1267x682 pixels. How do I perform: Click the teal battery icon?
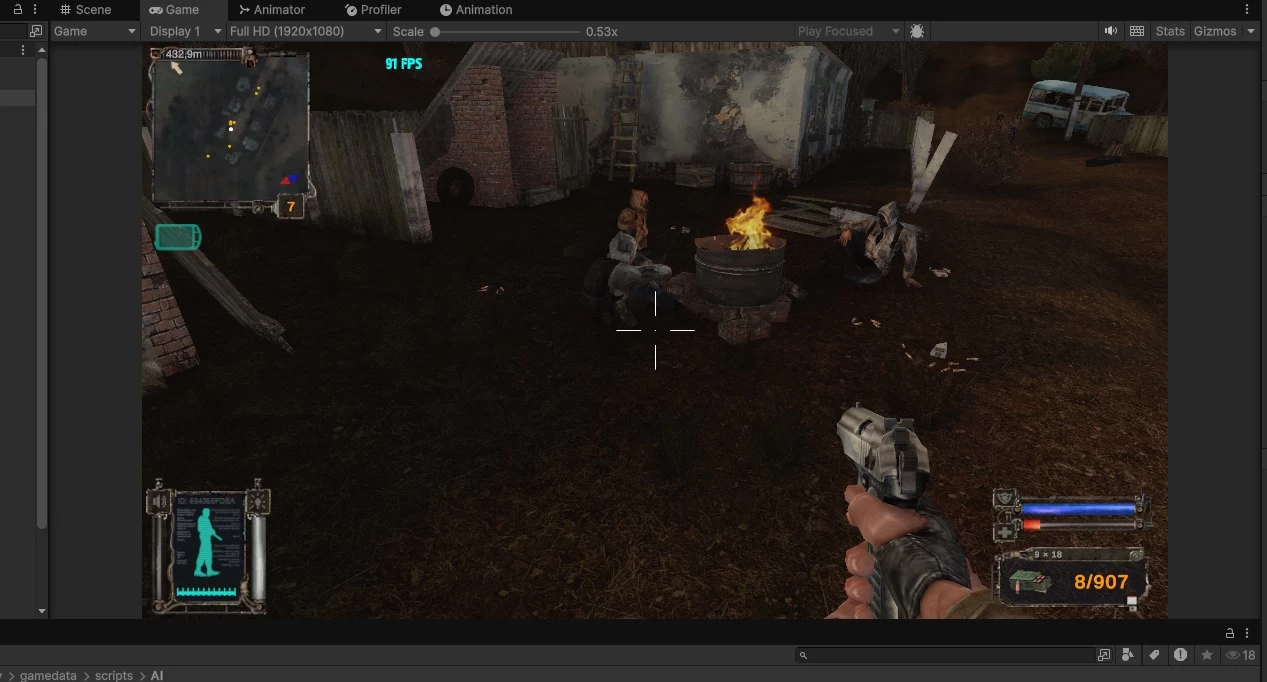point(178,237)
